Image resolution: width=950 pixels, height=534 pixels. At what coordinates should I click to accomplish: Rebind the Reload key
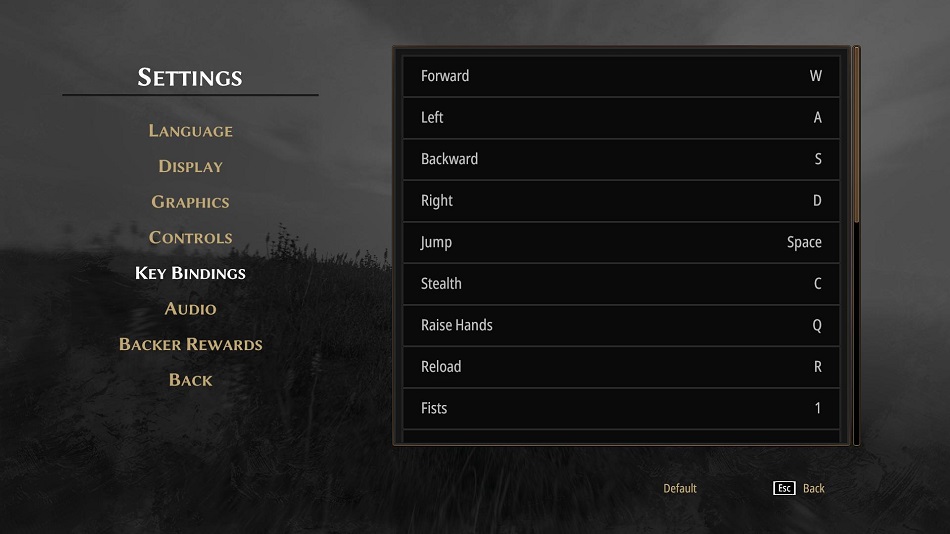pyautogui.click(x=620, y=367)
